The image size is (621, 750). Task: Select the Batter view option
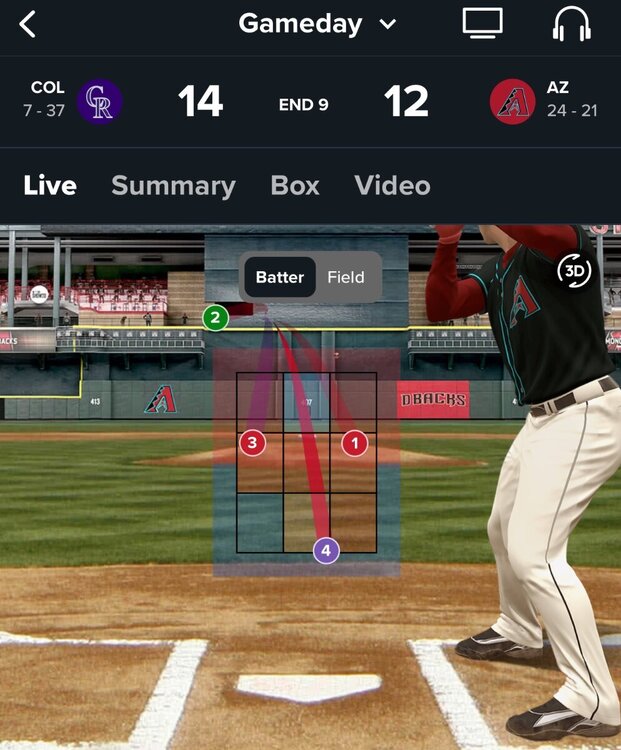click(279, 277)
